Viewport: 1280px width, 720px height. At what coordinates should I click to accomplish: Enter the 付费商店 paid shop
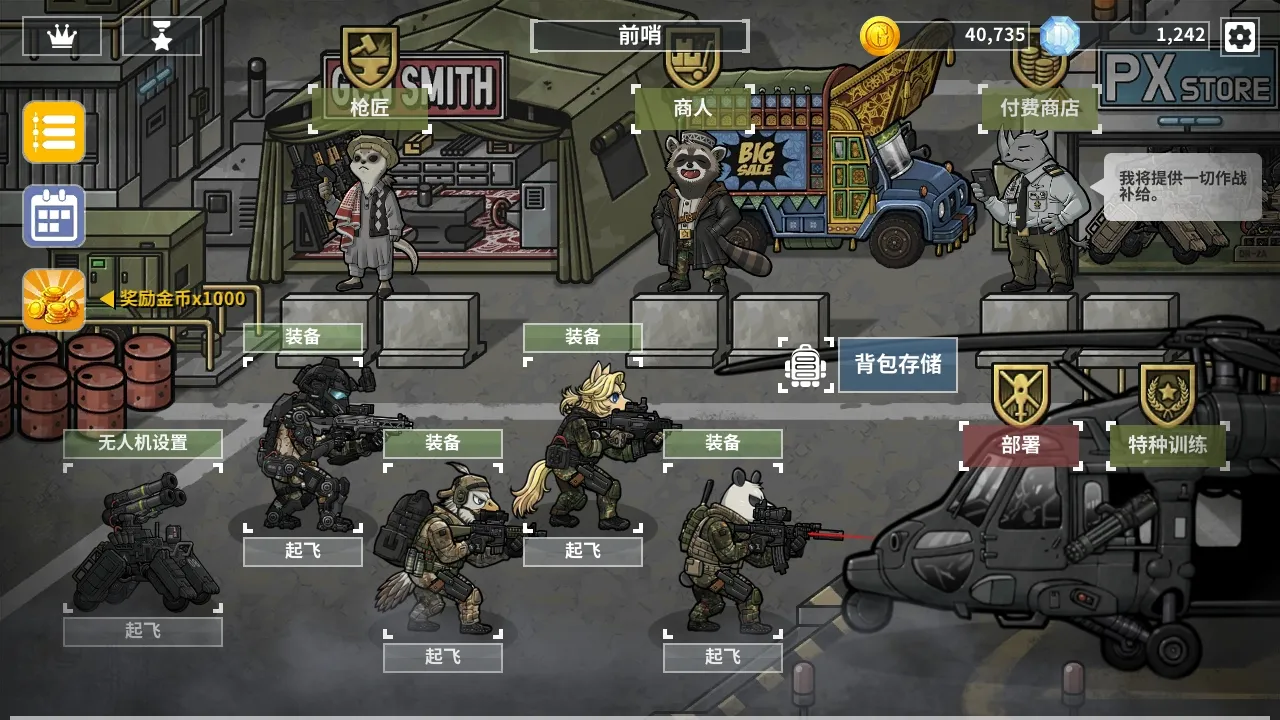pos(1038,110)
